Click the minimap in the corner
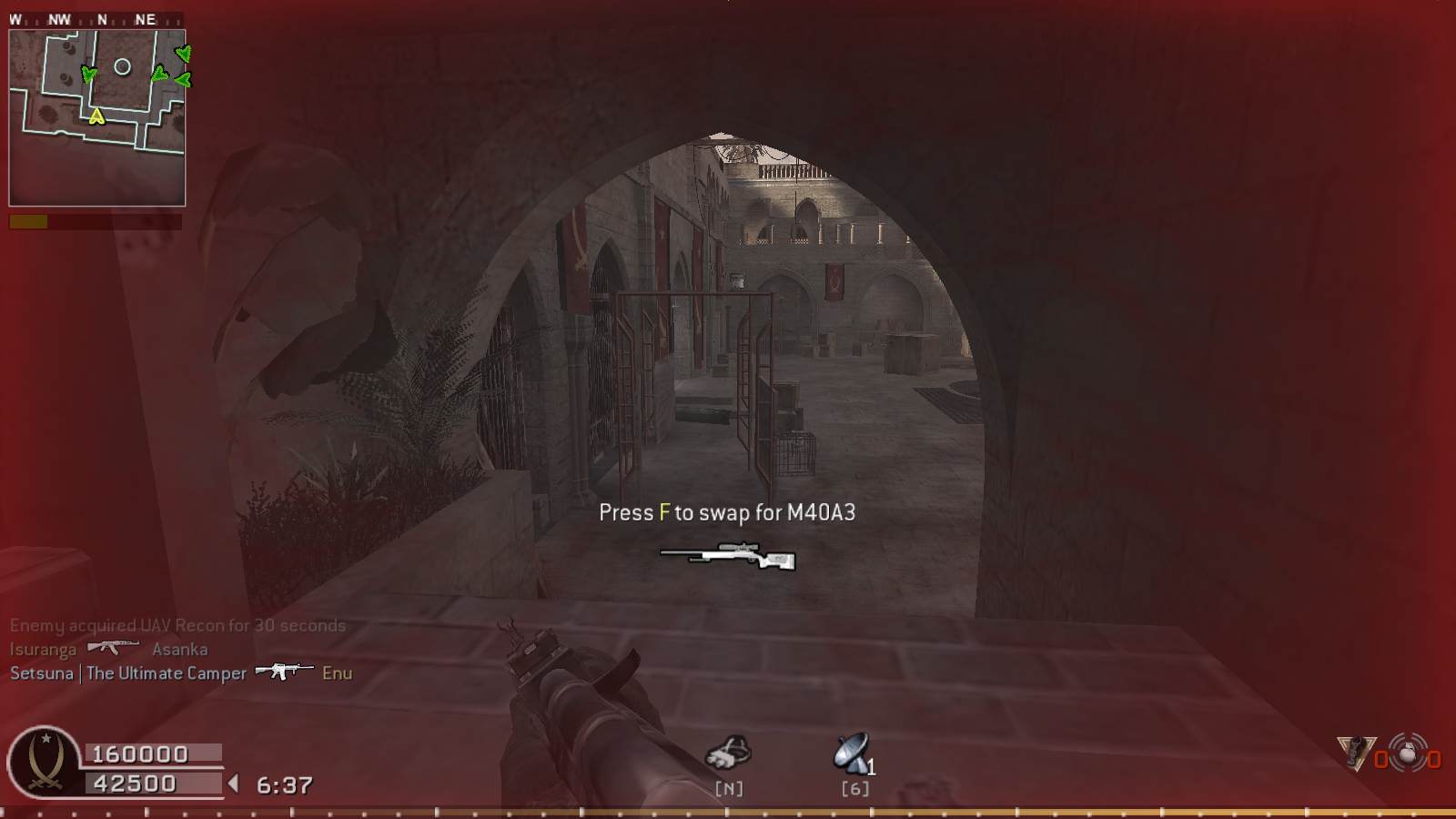Image resolution: width=1456 pixels, height=819 pixels. (96, 118)
